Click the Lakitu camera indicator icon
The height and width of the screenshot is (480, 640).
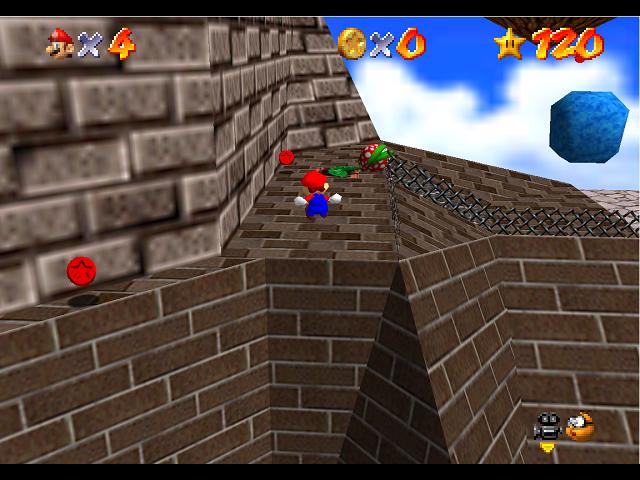coord(578,427)
